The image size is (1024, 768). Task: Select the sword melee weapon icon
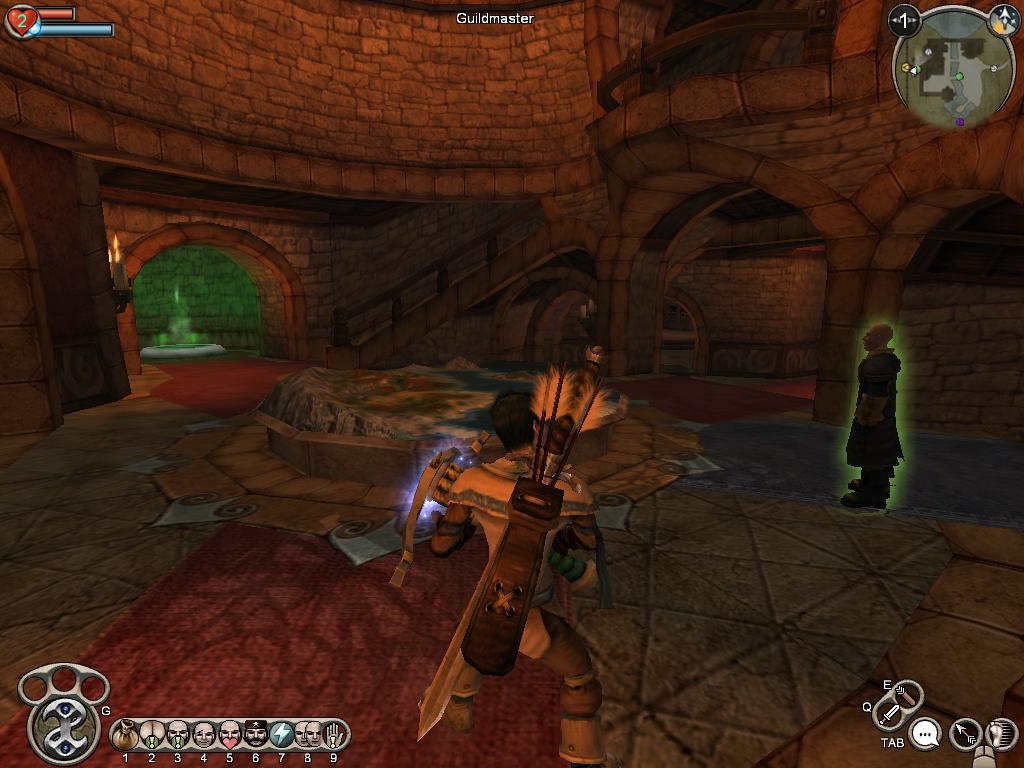(x=889, y=713)
